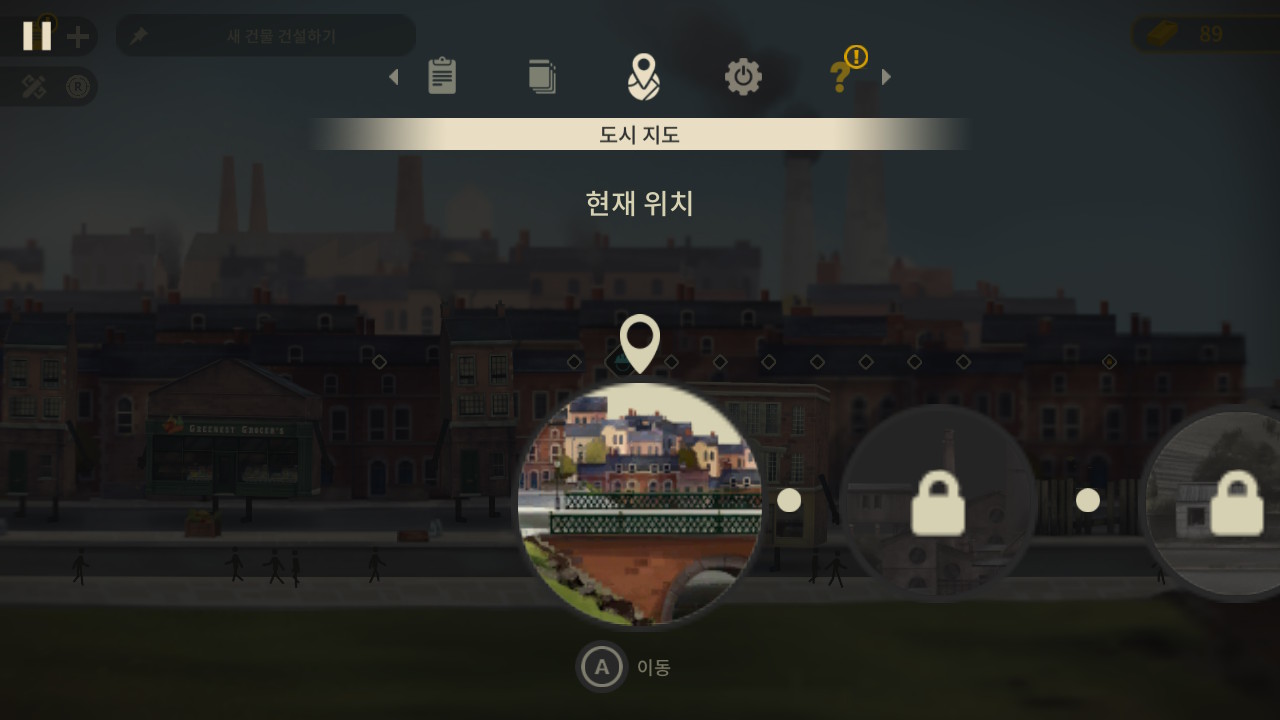This screenshot has height=720, width=1280.
Task: Click the lock on the nearest locked district
Action: pyautogui.click(x=940, y=504)
